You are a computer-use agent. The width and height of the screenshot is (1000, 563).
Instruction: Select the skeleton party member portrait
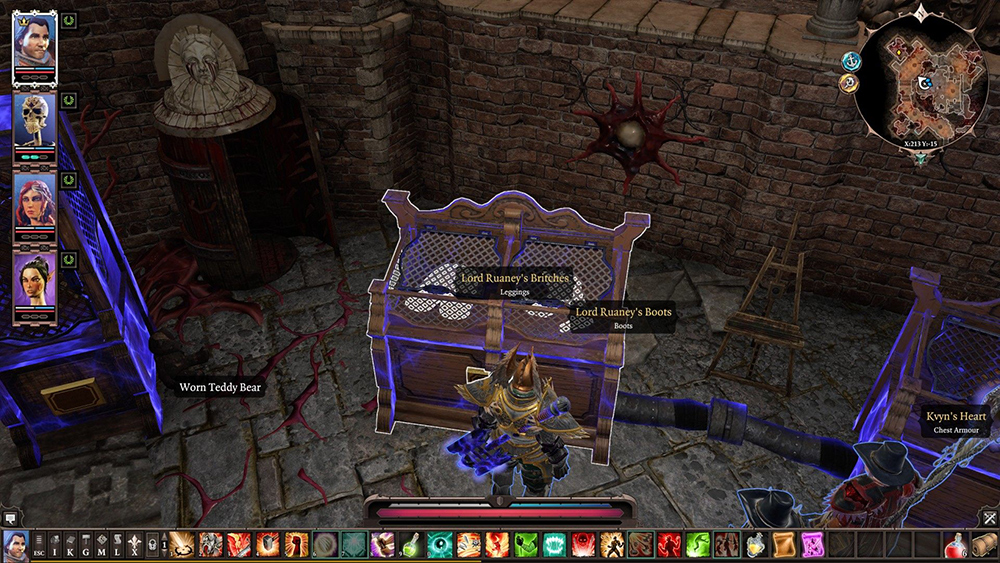click(35, 121)
